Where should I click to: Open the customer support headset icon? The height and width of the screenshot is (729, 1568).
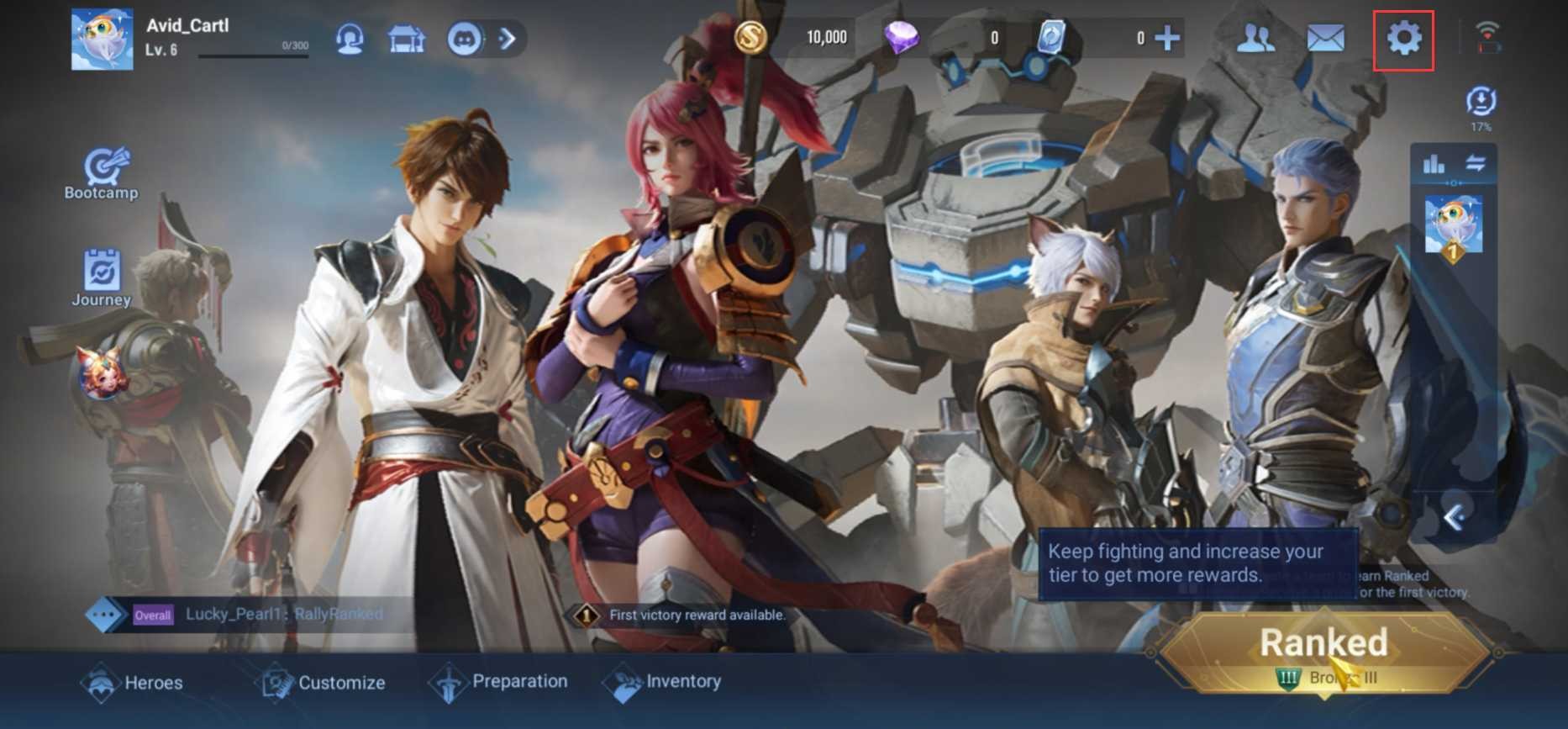pyautogui.click(x=350, y=39)
